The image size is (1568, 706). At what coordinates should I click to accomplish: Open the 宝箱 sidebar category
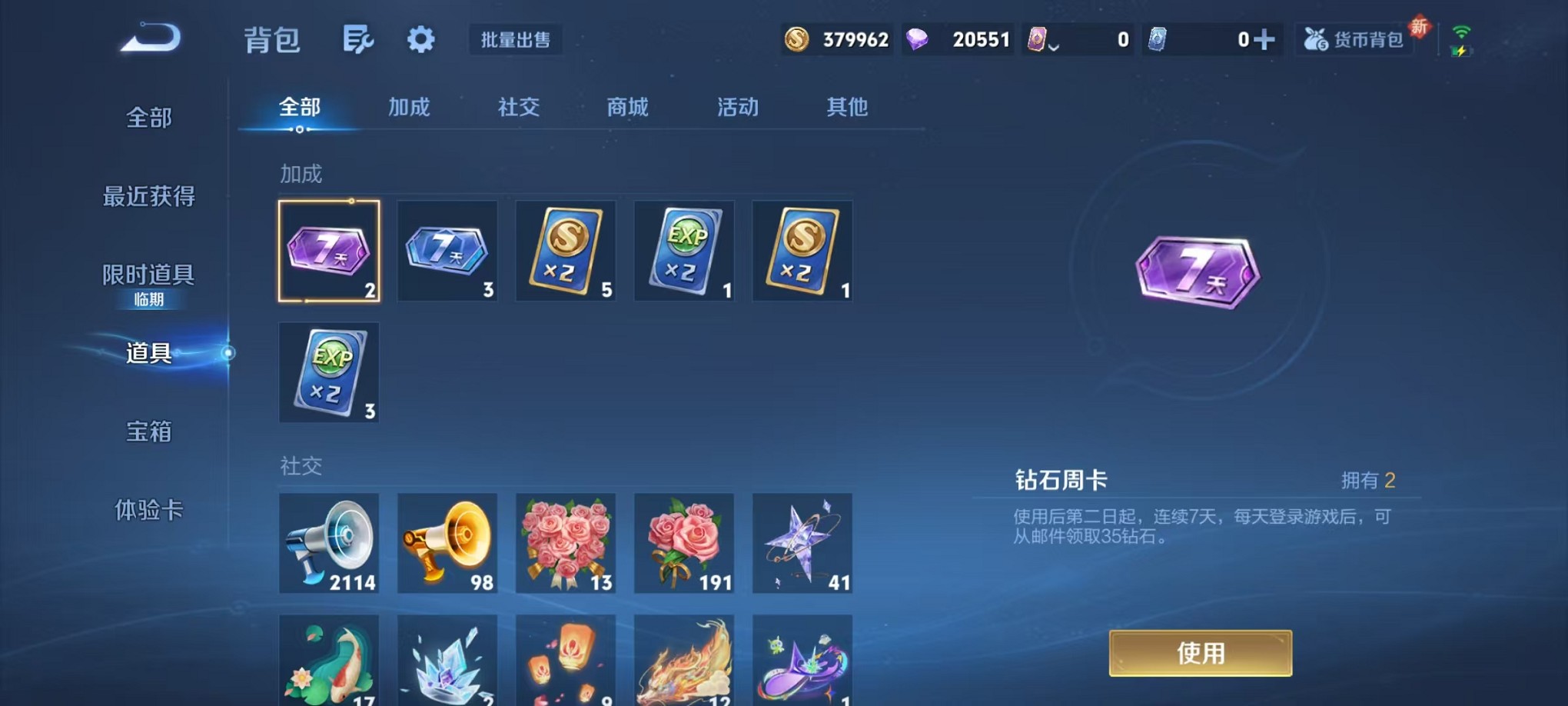click(x=147, y=433)
